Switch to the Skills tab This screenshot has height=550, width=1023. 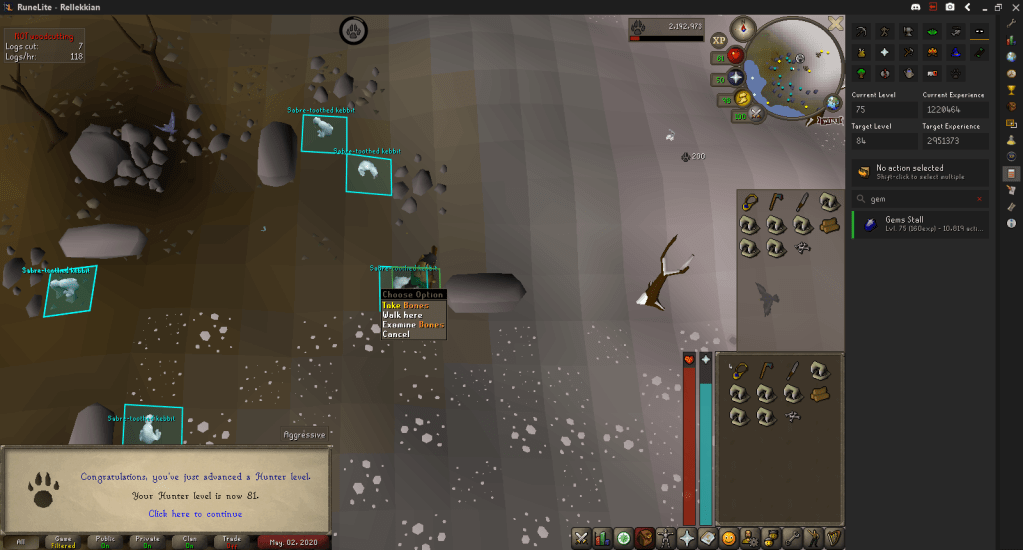coord(603,538)
